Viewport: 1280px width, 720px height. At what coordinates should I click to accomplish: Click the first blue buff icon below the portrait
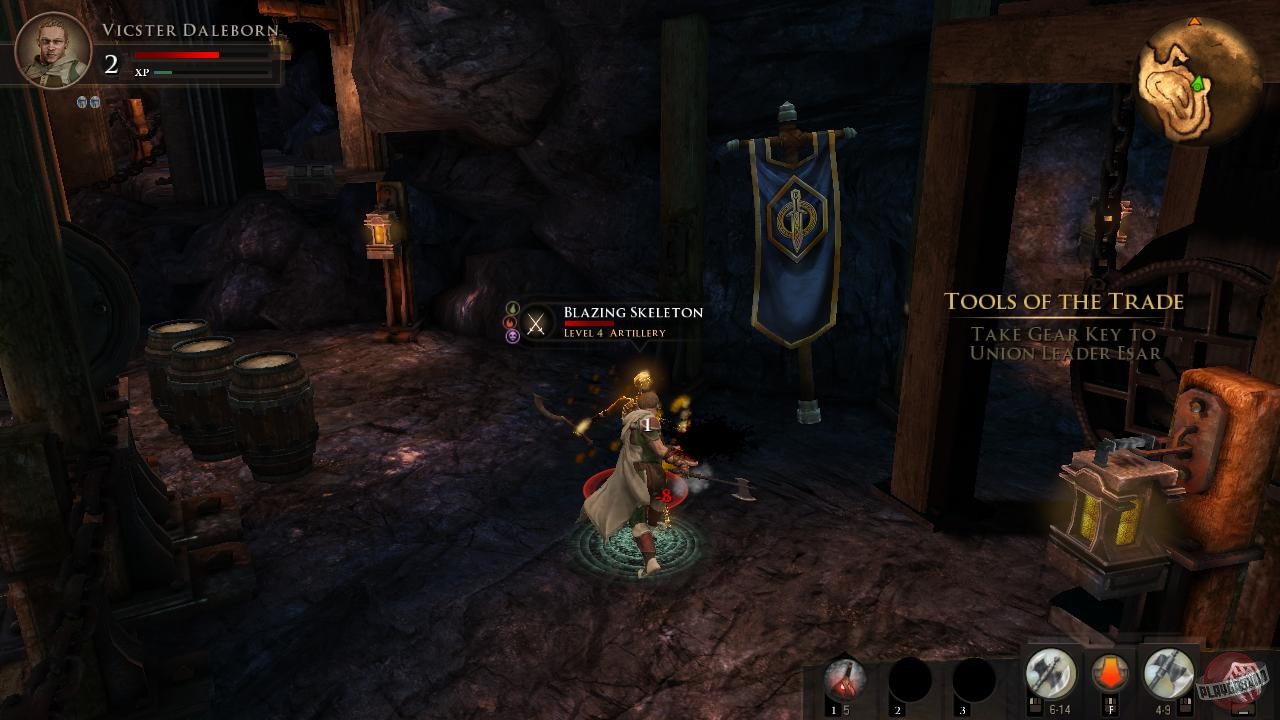(x=82, y=101)
